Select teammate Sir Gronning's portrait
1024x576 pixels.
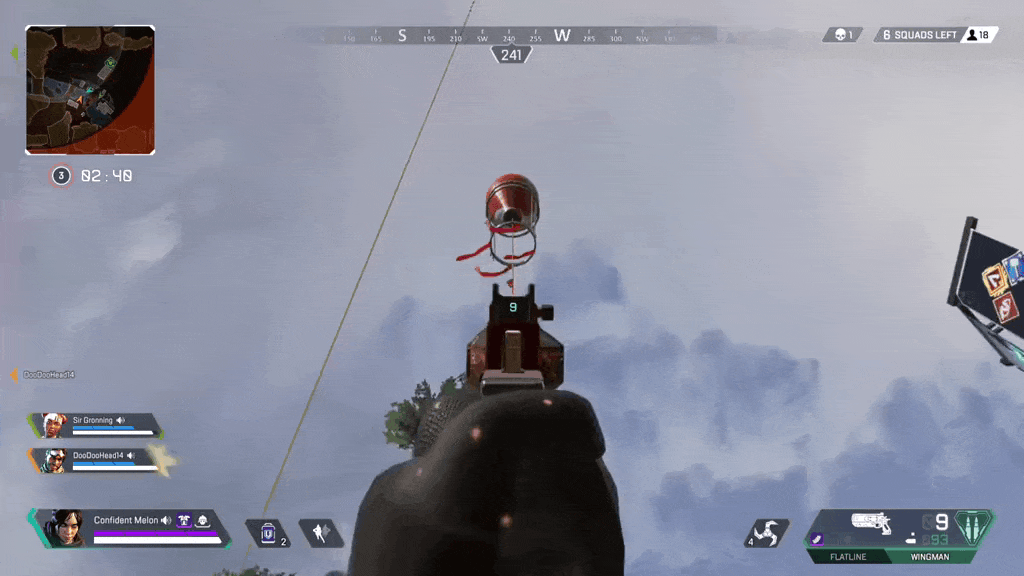click(54, 425)
